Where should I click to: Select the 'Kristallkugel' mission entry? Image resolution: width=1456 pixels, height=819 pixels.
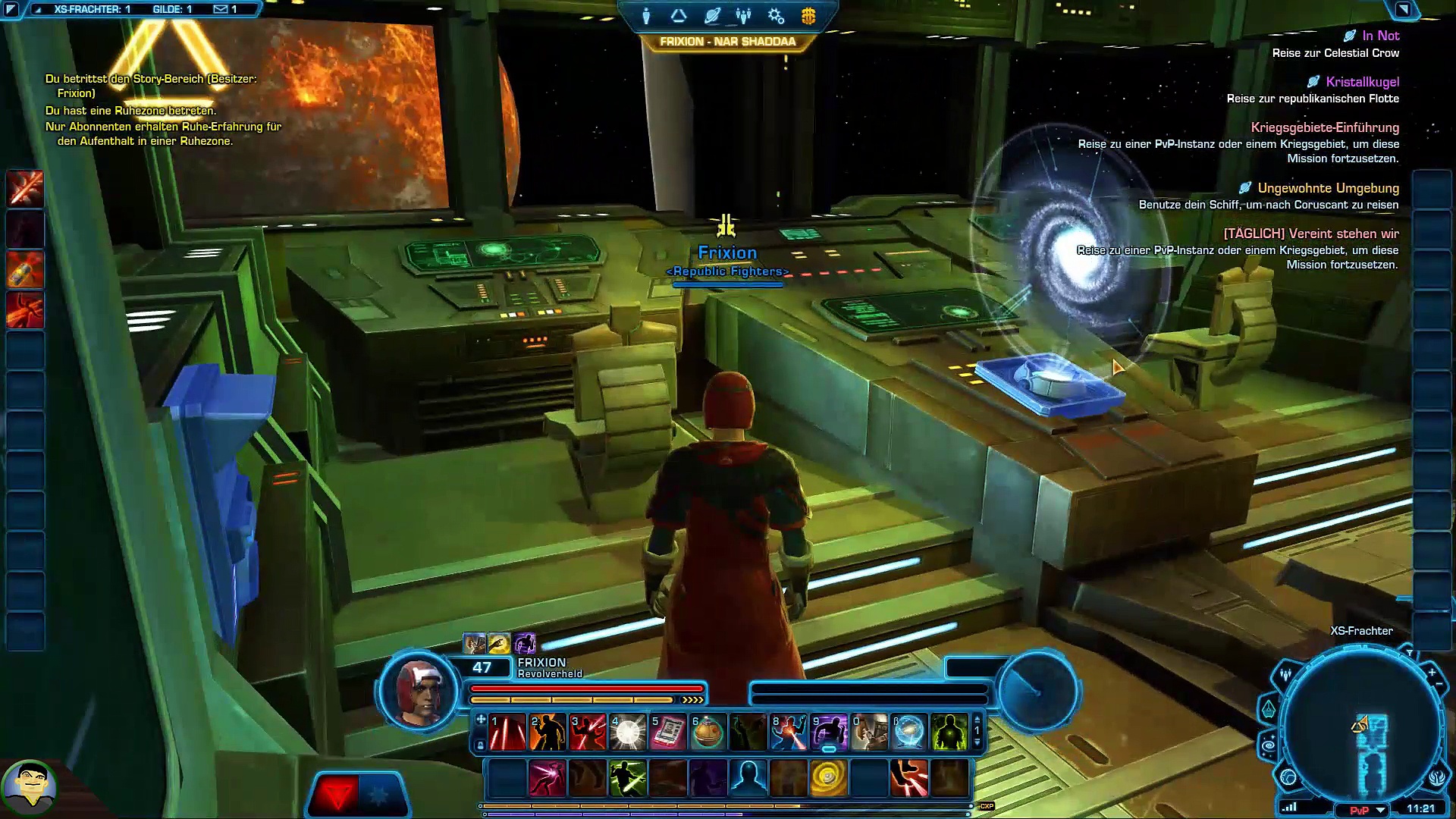[1362, 82]
